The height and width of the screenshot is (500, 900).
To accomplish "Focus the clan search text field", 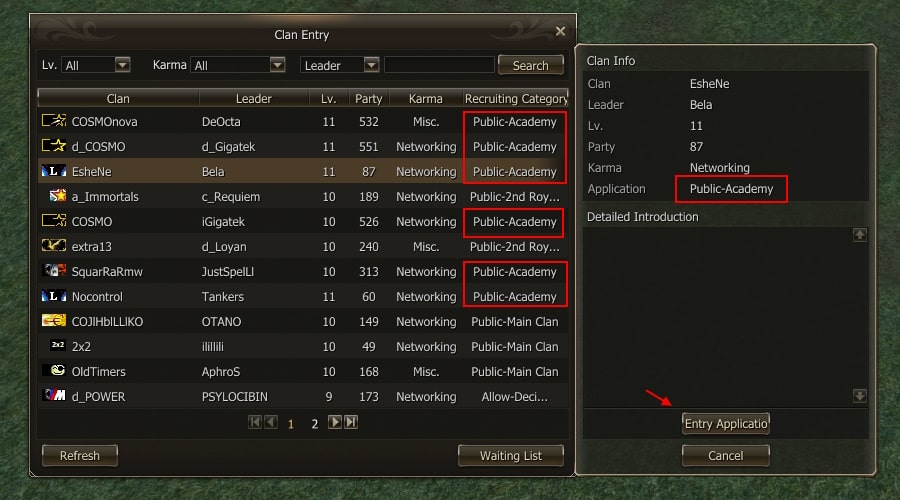I will 438,65.
